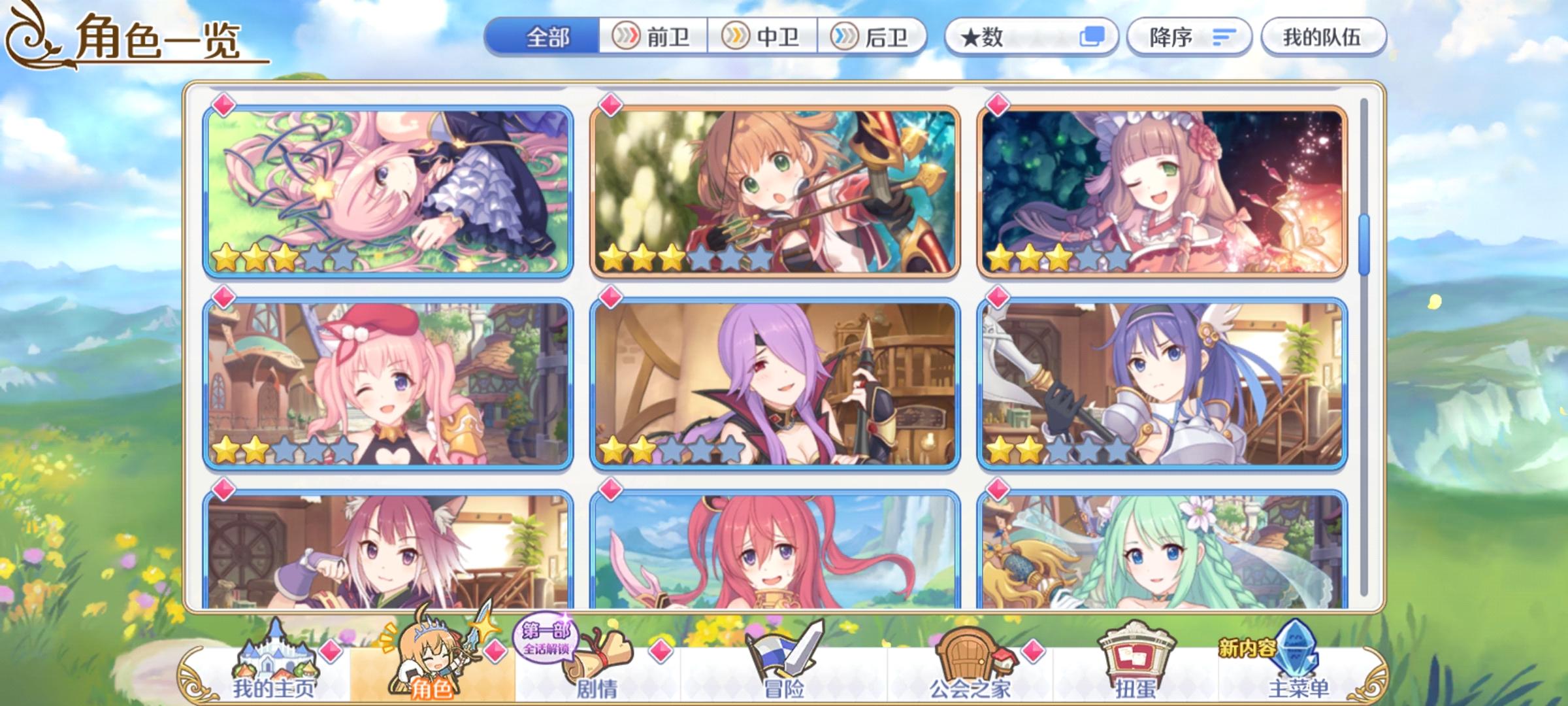Image resolution: width=1568 pixels, height=706 pixels.
Task: Toggle 降序 sorting order
Action: (1189, 37)
